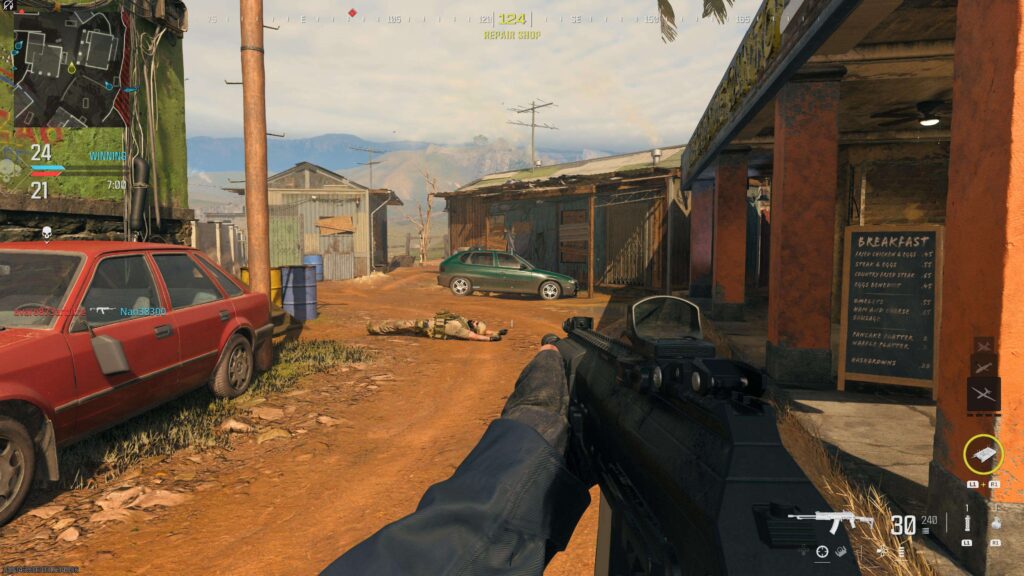
Task: Choose the lethal grenade icon
Action: click(967, 522)
